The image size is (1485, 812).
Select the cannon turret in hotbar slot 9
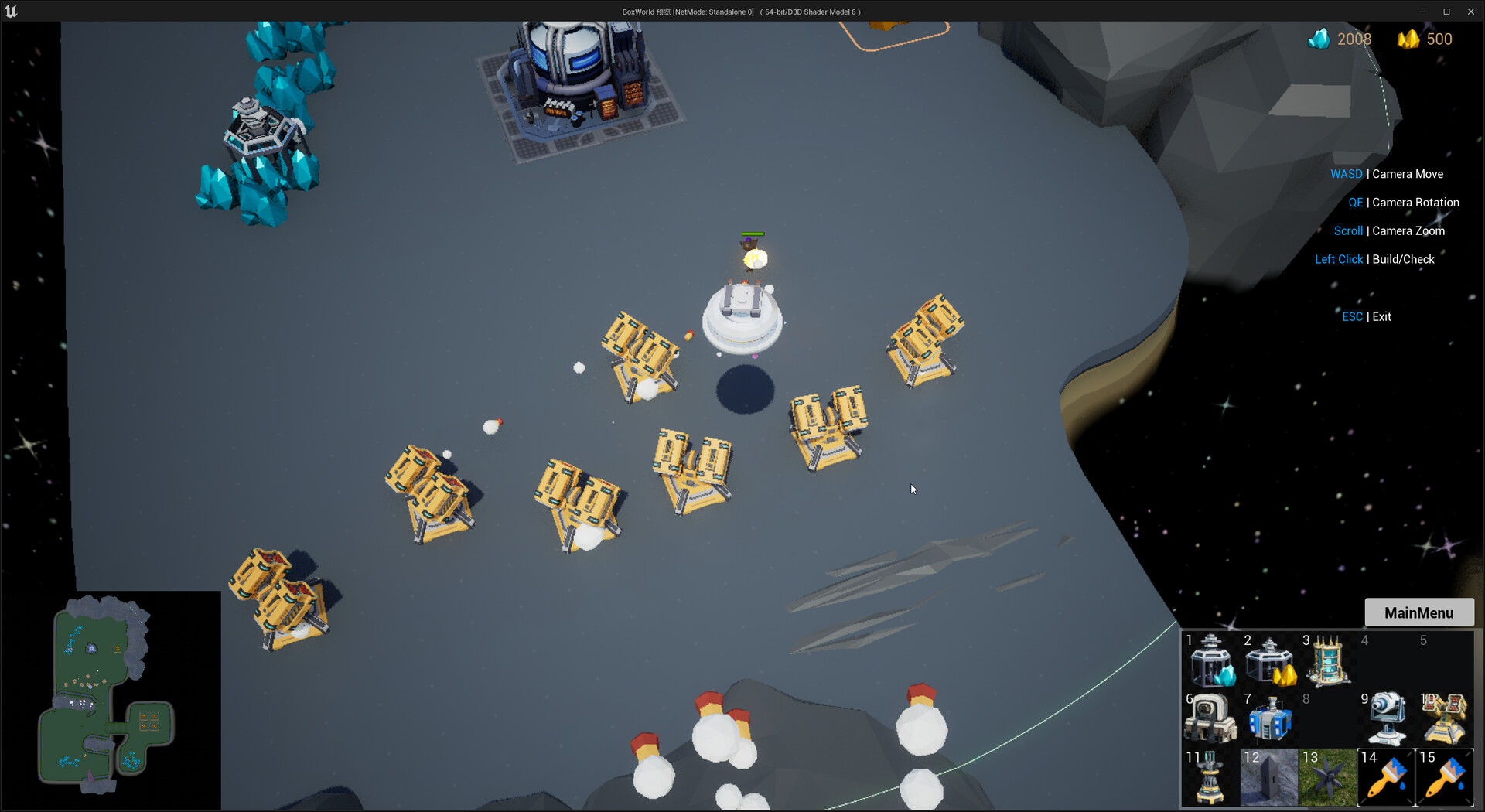(1385, 719)
